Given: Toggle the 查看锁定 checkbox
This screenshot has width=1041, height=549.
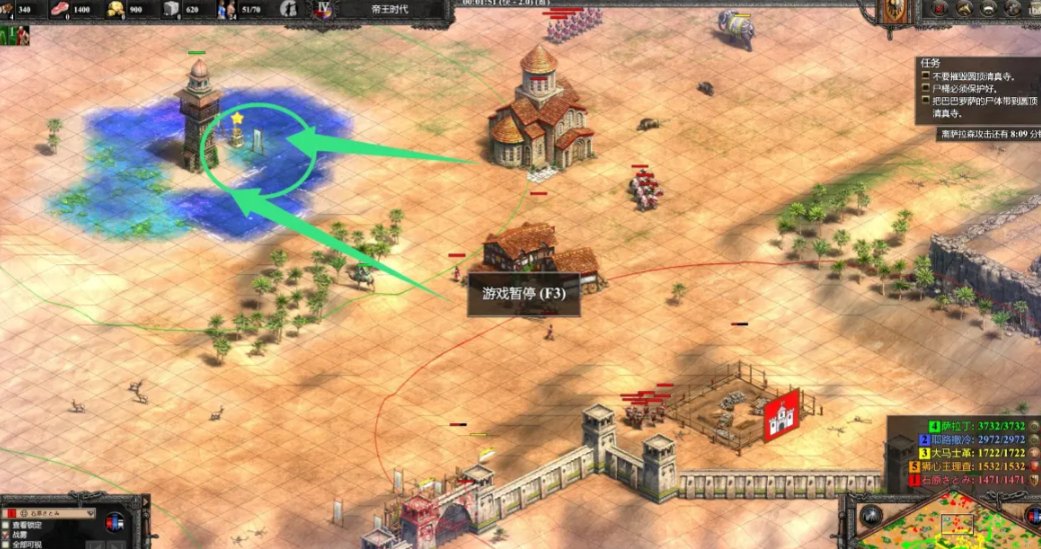Looking at the screenshot, I should pos(6,525).
